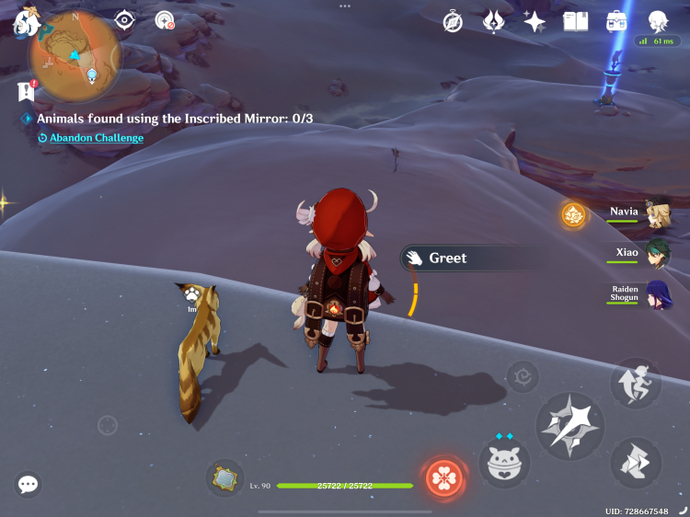This screenshot has height=517, width=690.
Task: Activate the red clover elemental burst
Action: (443, 478)
